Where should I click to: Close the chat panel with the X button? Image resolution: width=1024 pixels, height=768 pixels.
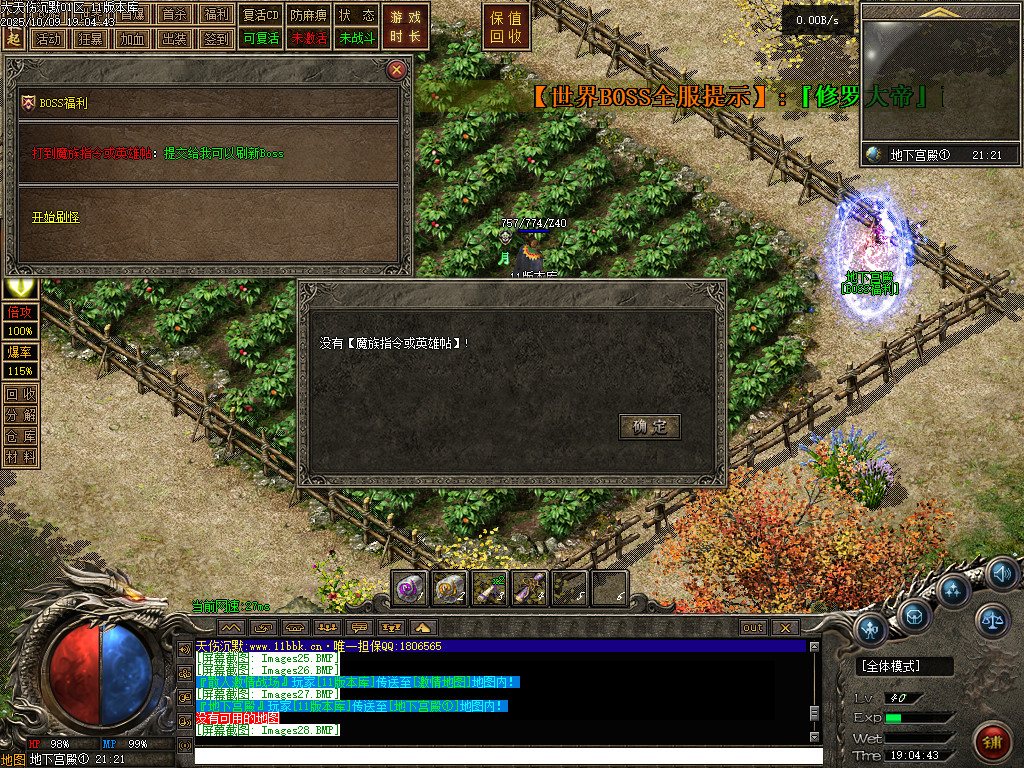click(785, 627)
